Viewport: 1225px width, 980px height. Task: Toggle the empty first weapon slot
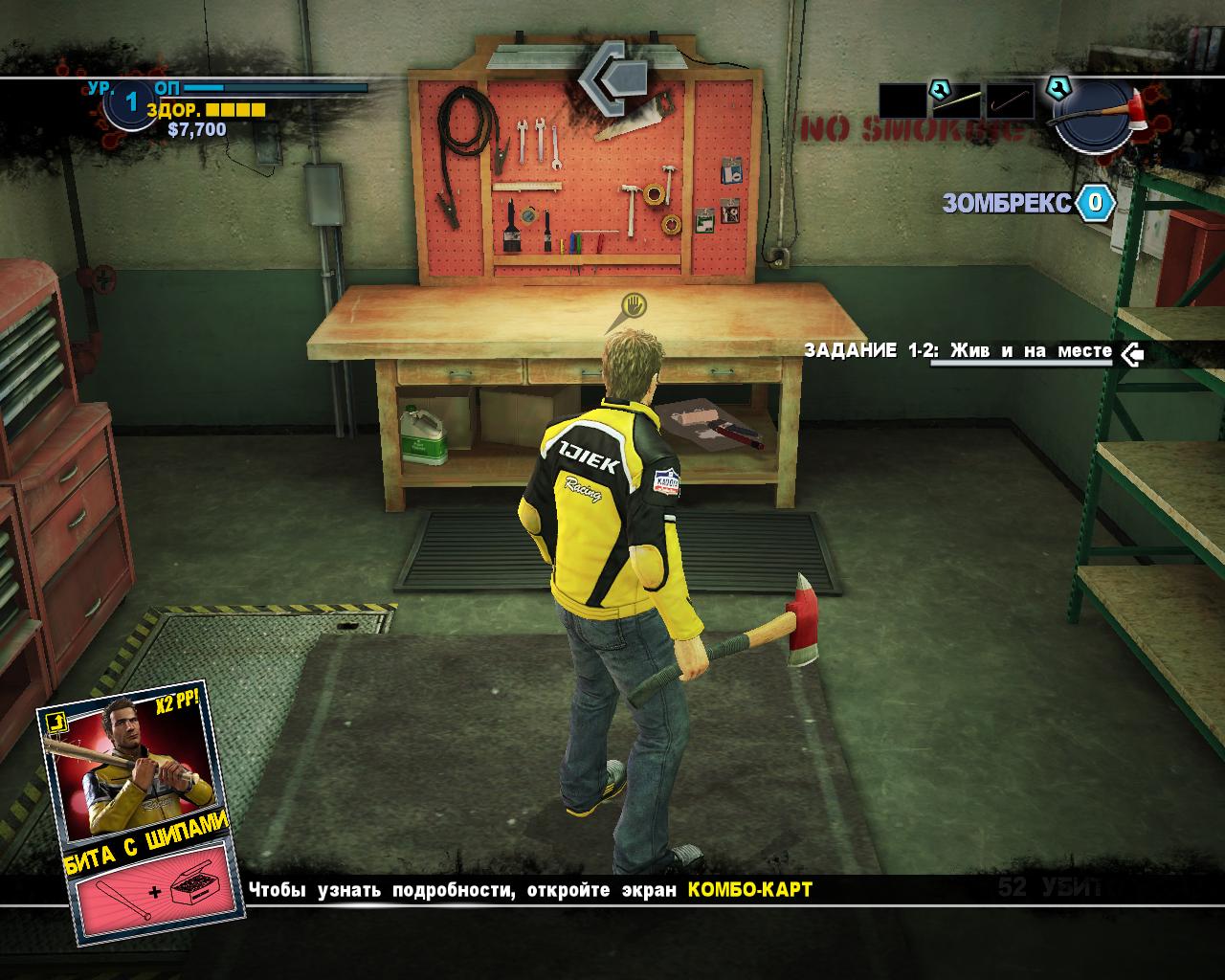(902, 100)
